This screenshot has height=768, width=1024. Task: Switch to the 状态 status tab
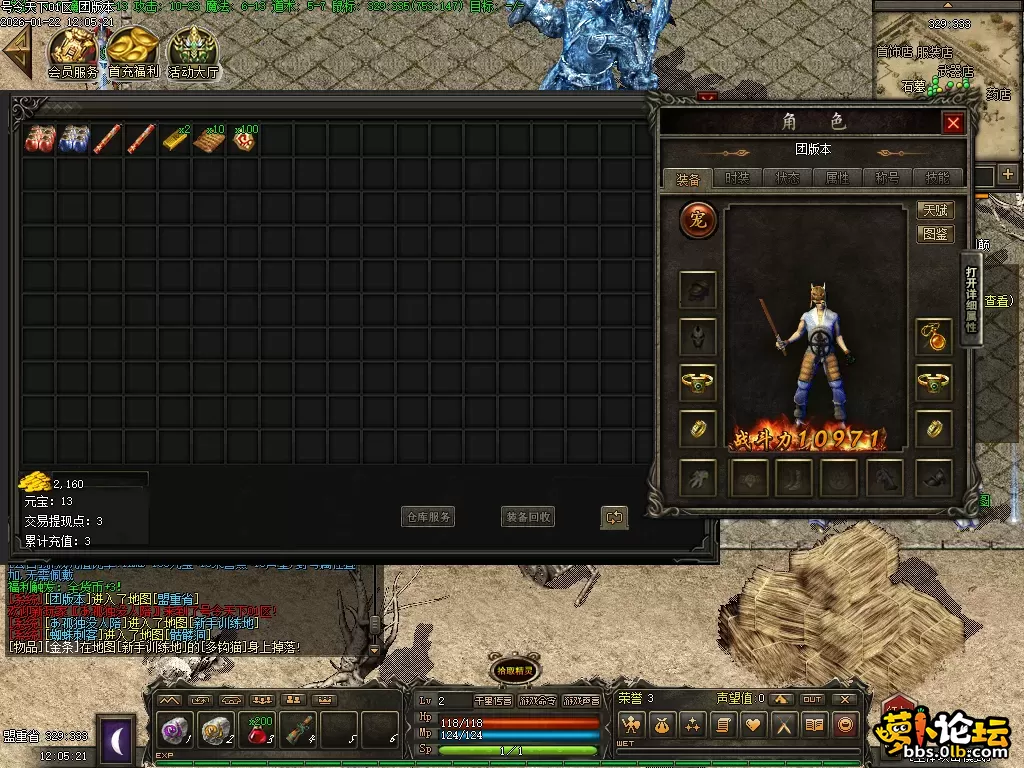click(787, 178)
